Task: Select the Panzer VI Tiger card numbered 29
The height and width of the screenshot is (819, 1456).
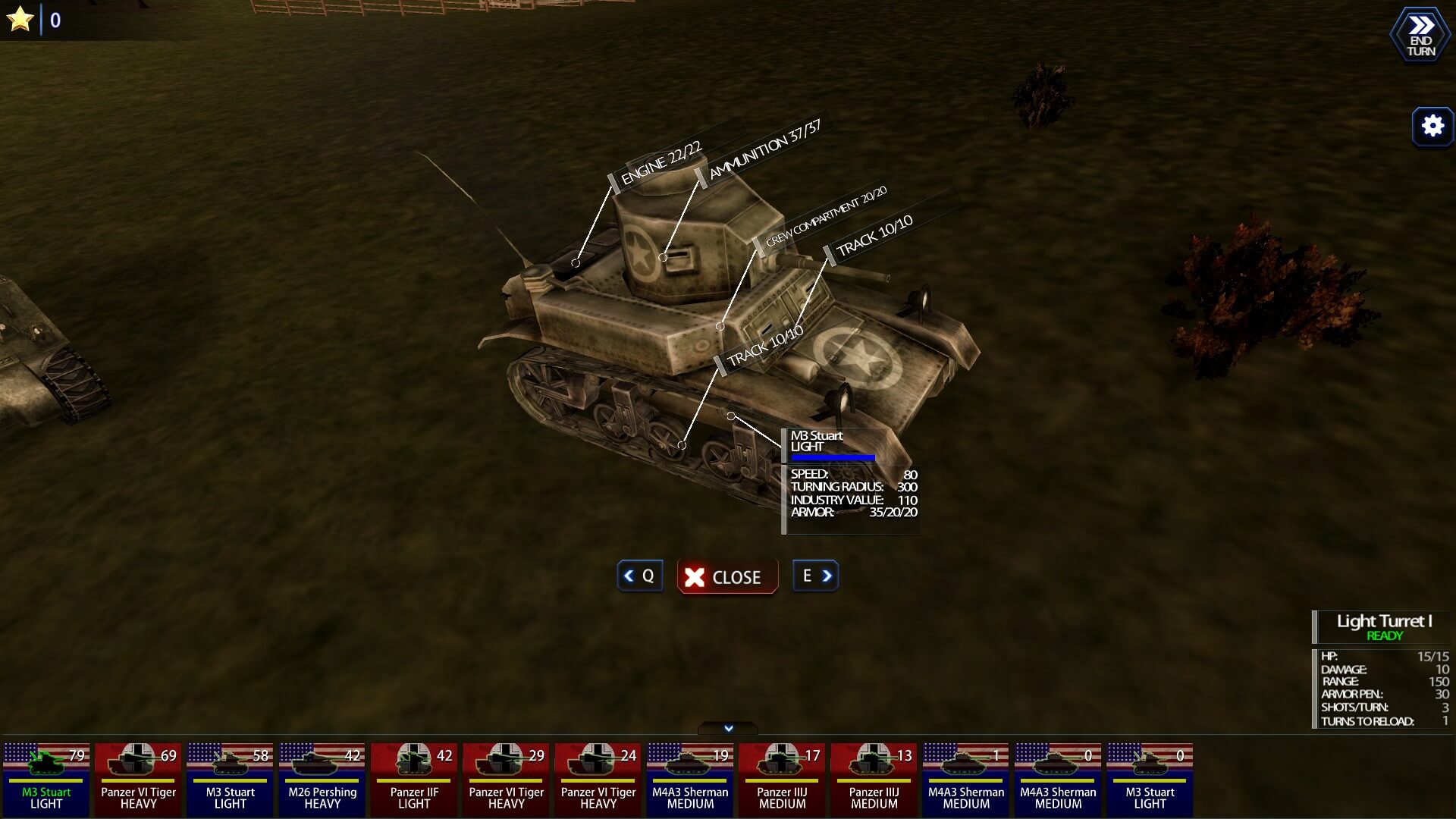Action: pyautogui.click(x=506, y=779)
